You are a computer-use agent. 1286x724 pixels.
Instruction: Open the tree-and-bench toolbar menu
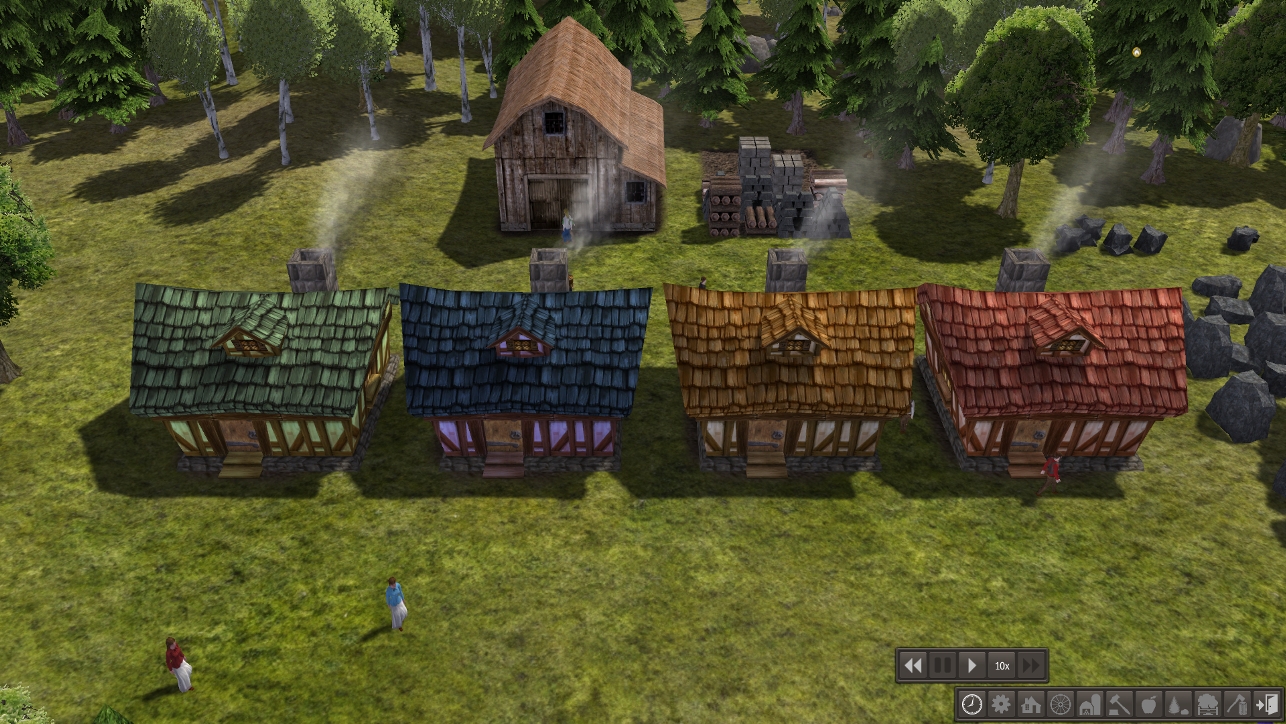coord(1208,704)
